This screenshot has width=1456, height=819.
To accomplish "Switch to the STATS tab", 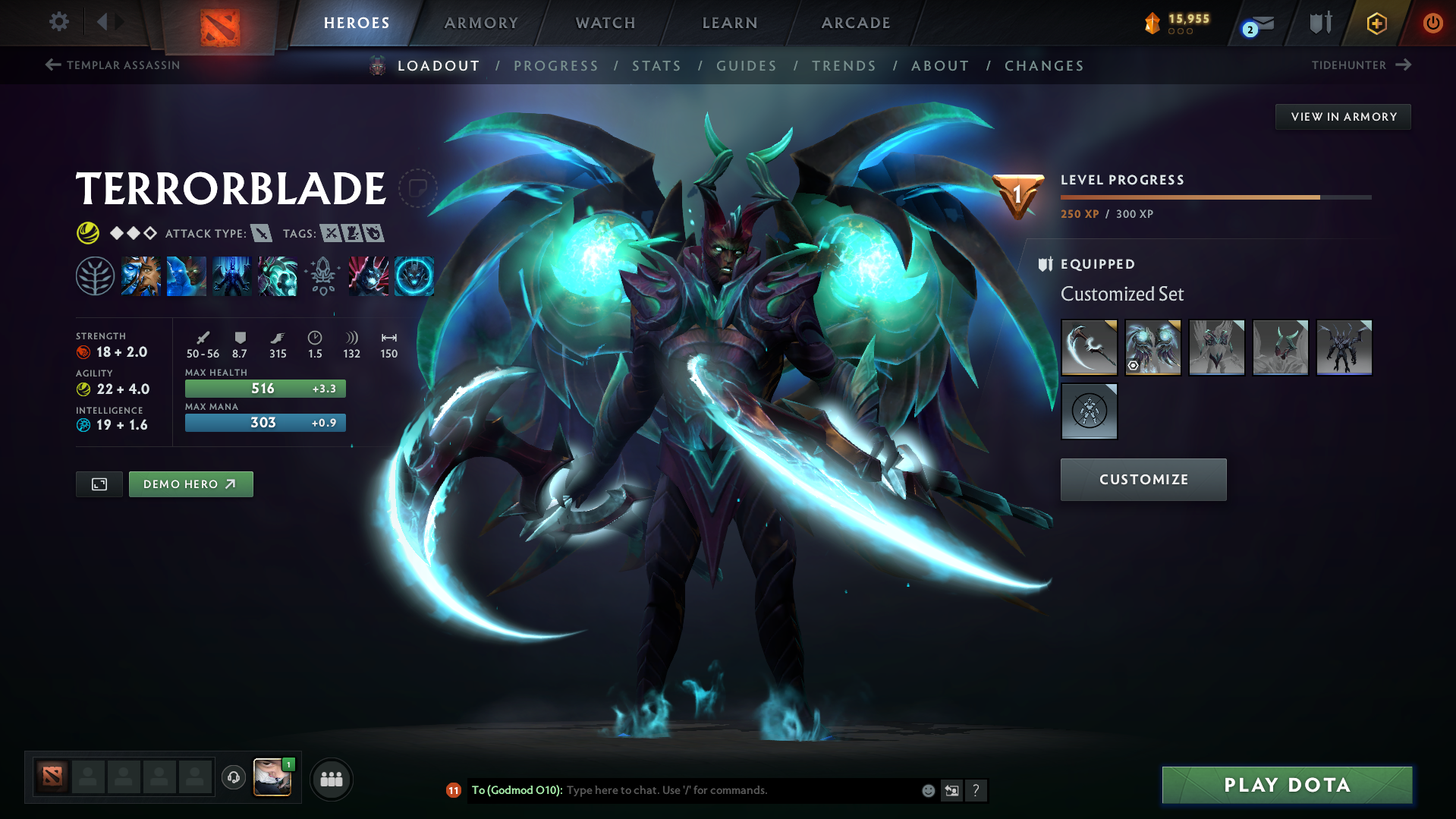I will pyautogui.click(x=656, y=66).
